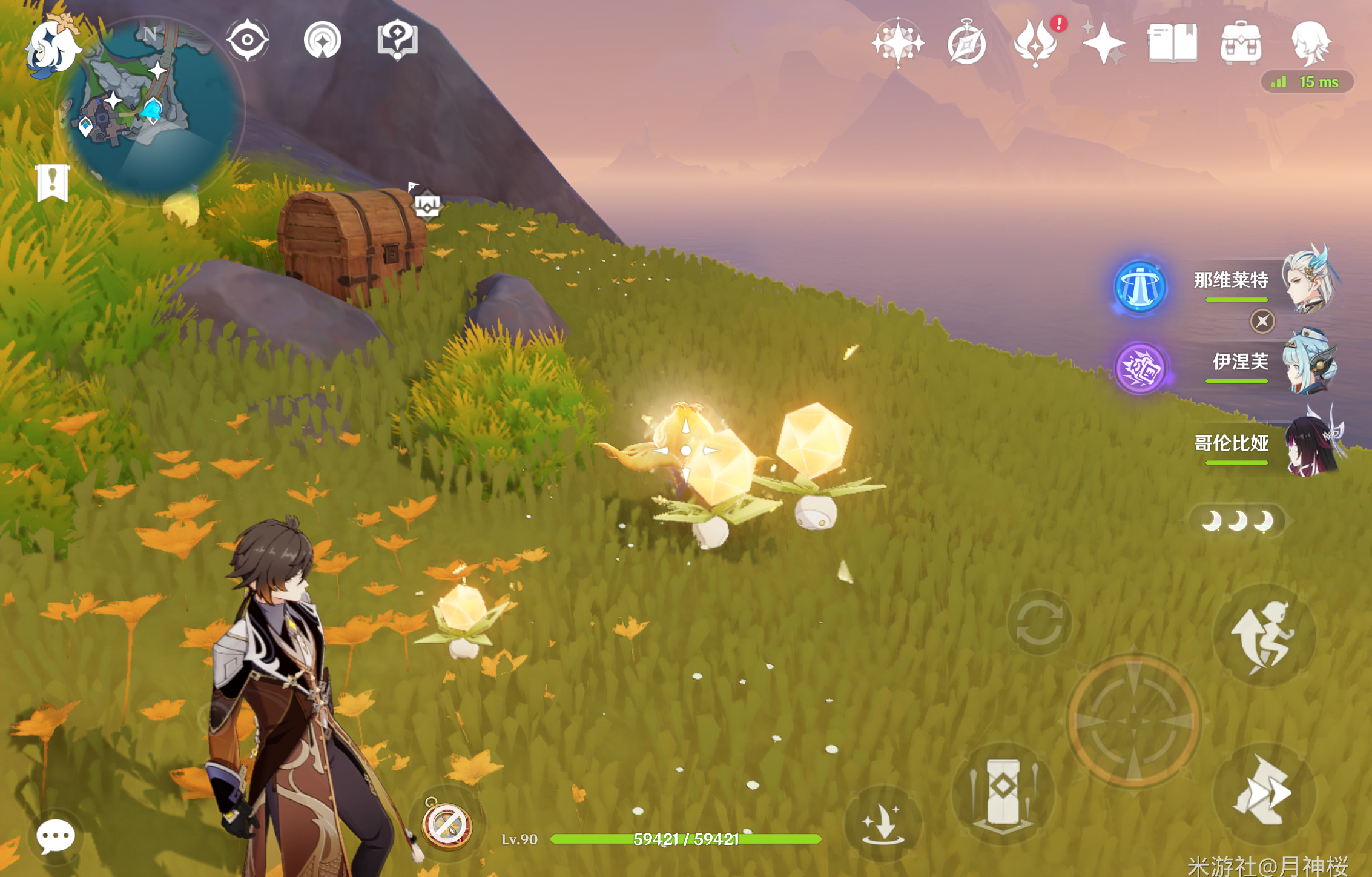Activate the stone pillar elemental skill
This screenshot has height=877, width=1372.
click(1003, 793)
